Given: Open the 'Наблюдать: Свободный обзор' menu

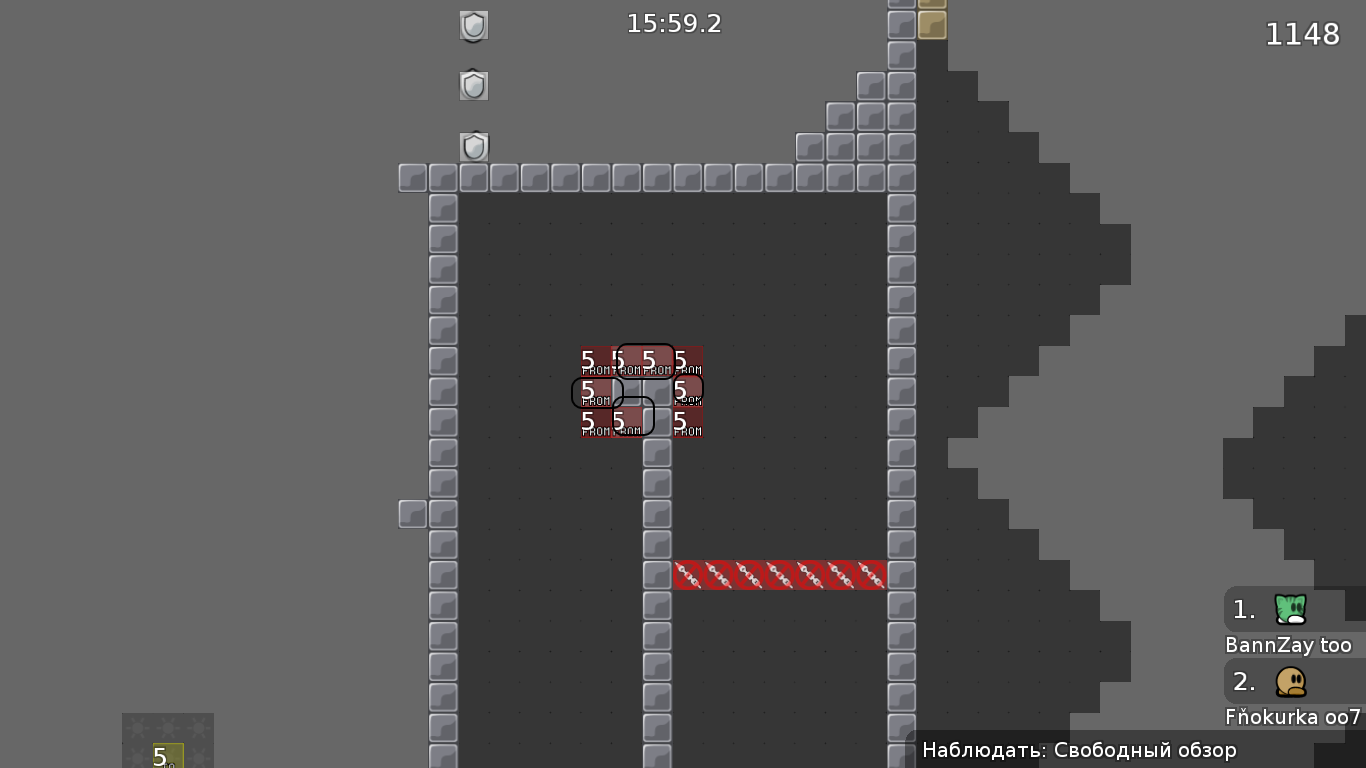Looking at the screenshot, I should coord(1080,749).
